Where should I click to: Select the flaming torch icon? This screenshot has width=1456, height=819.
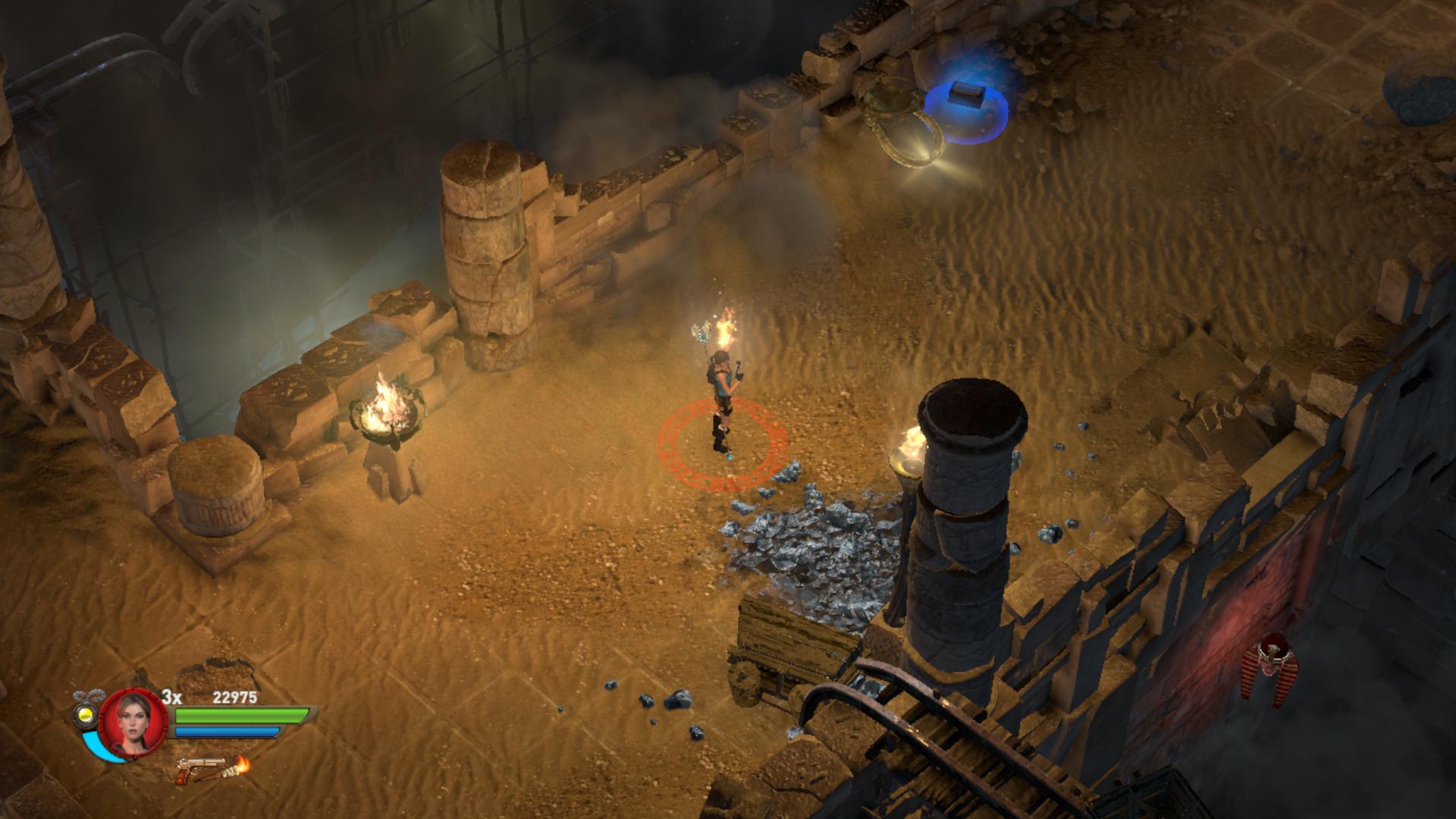pos(240,766)
